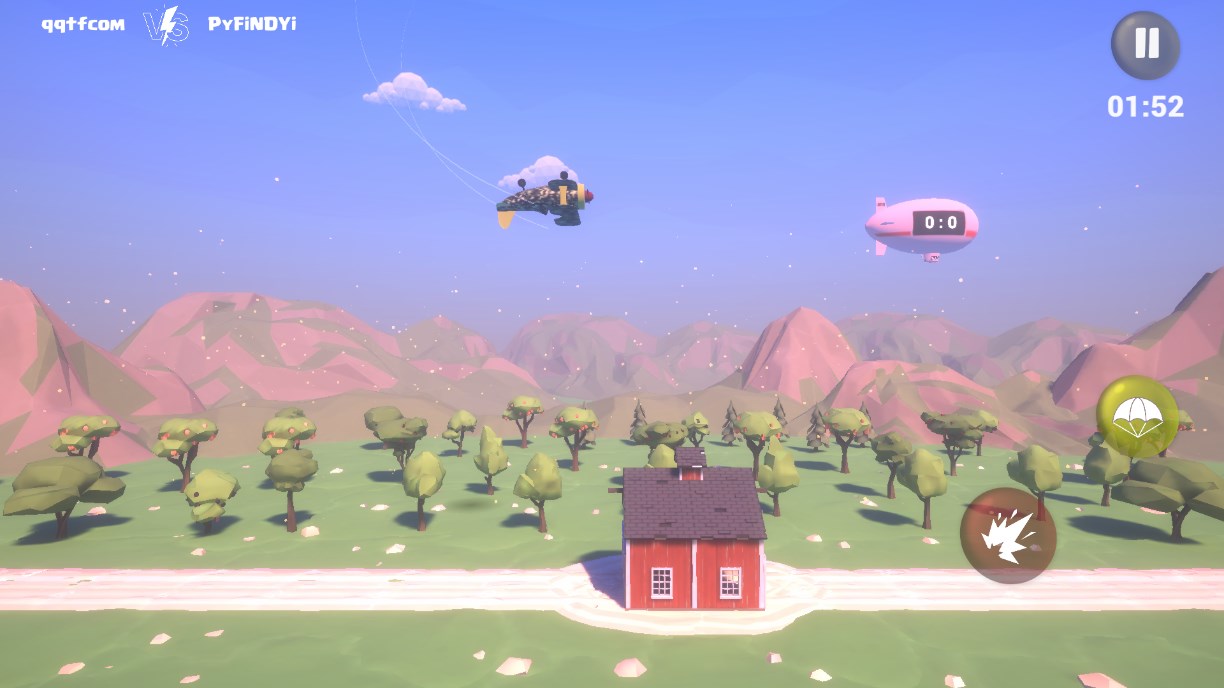Tap the yellow parachute eject button
1224x688 pixels.
(x=1137, y=417)
